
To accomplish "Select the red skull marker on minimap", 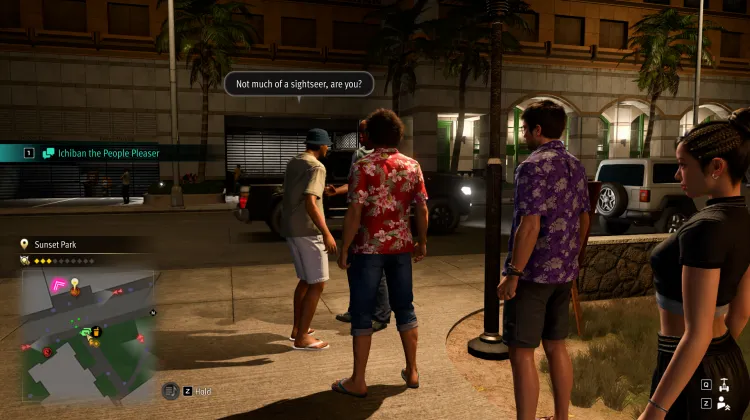I will pos(46,351).
